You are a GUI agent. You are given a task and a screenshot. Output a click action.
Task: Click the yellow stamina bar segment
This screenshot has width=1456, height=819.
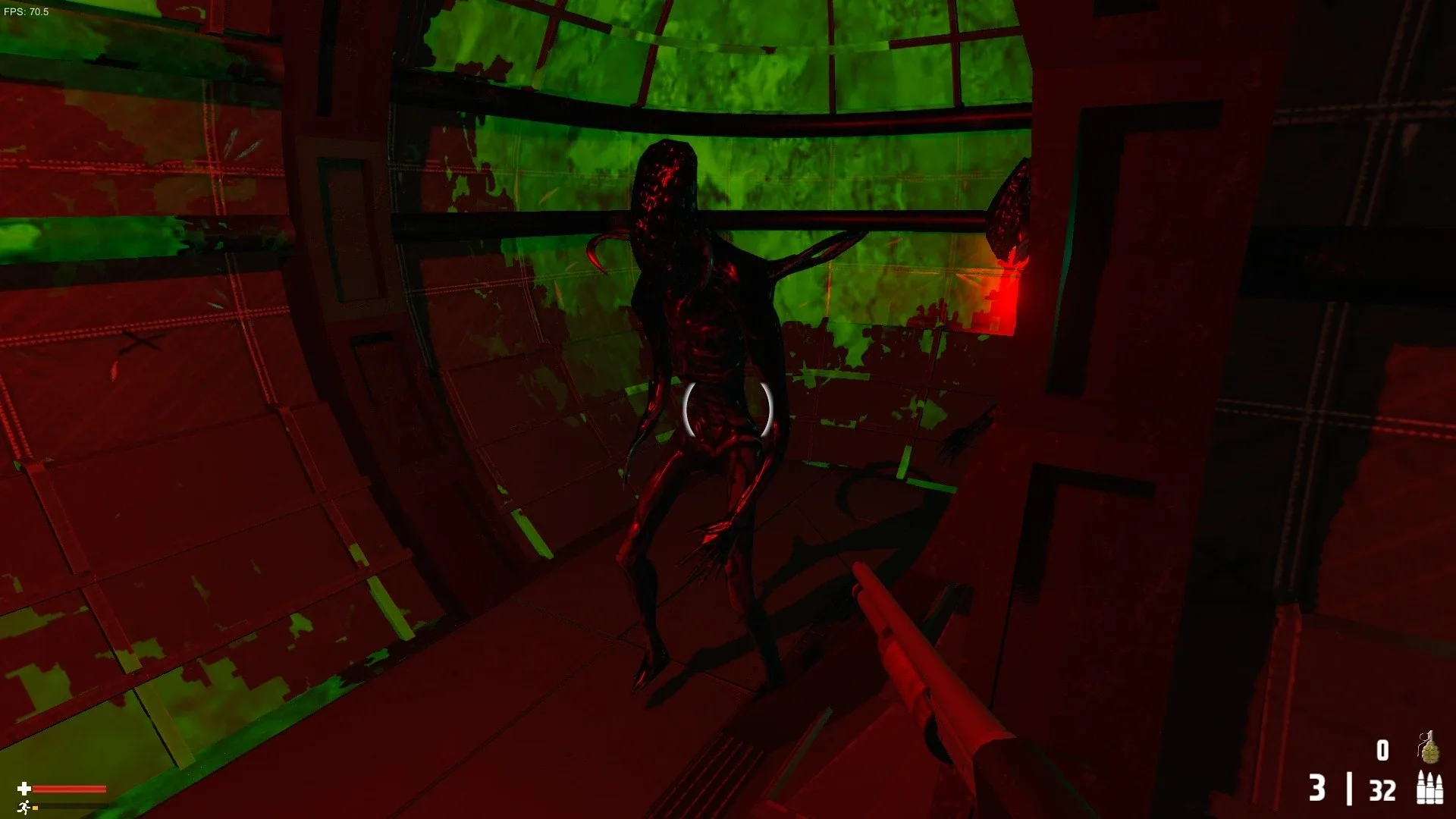(34, 806)
